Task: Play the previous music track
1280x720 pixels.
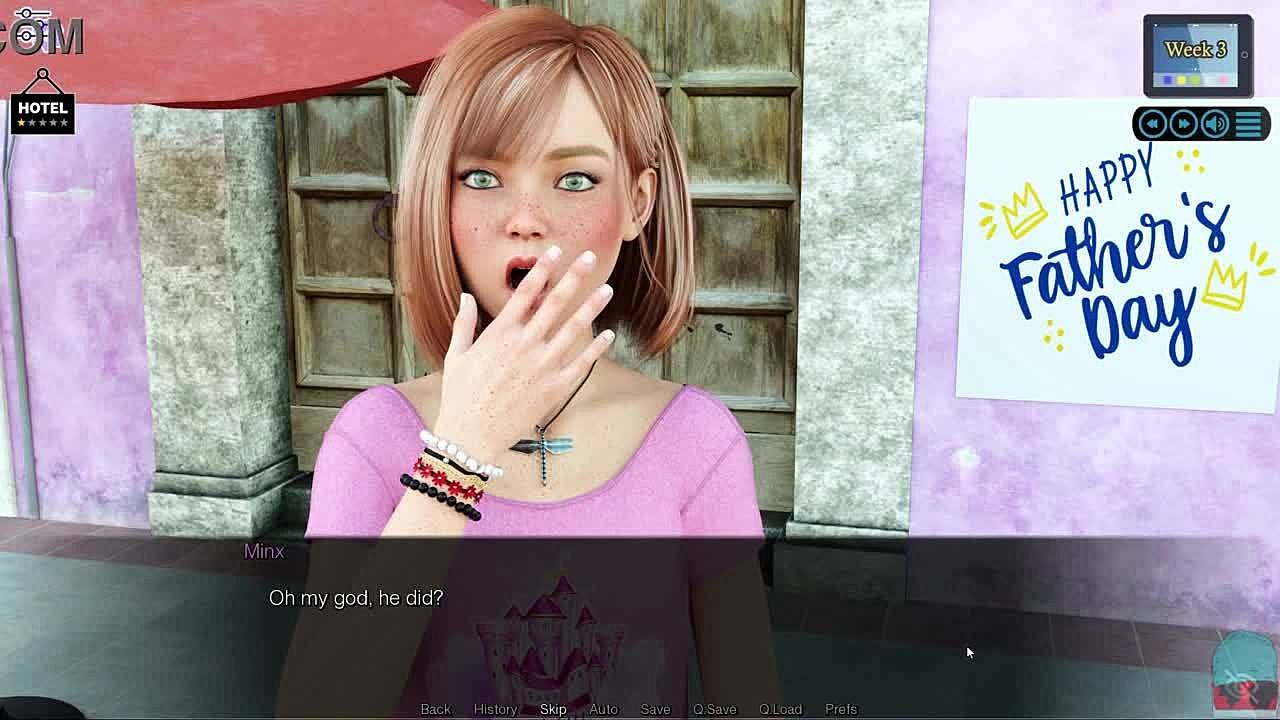Action: [x=1152, y=124]
